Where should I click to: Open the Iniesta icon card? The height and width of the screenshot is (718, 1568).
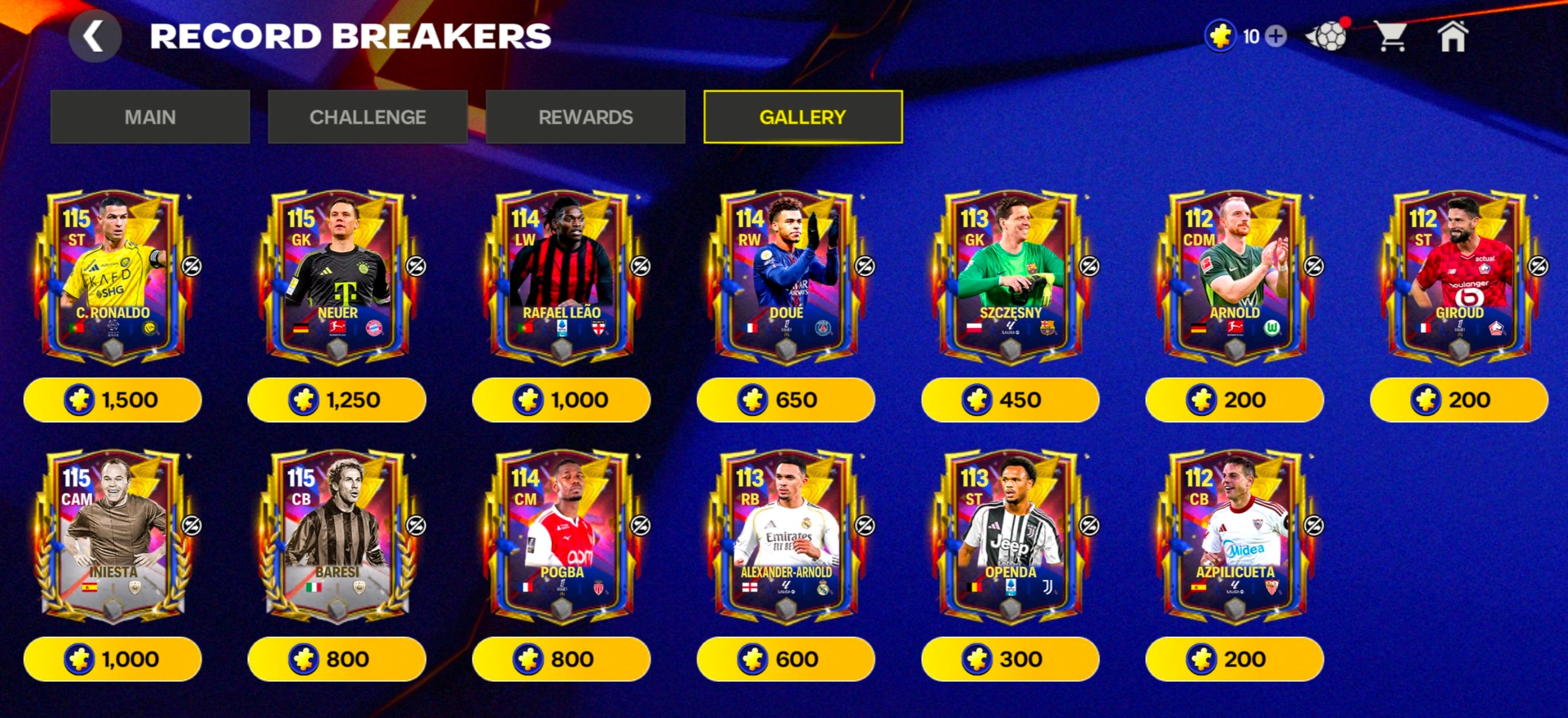[113, 536]
